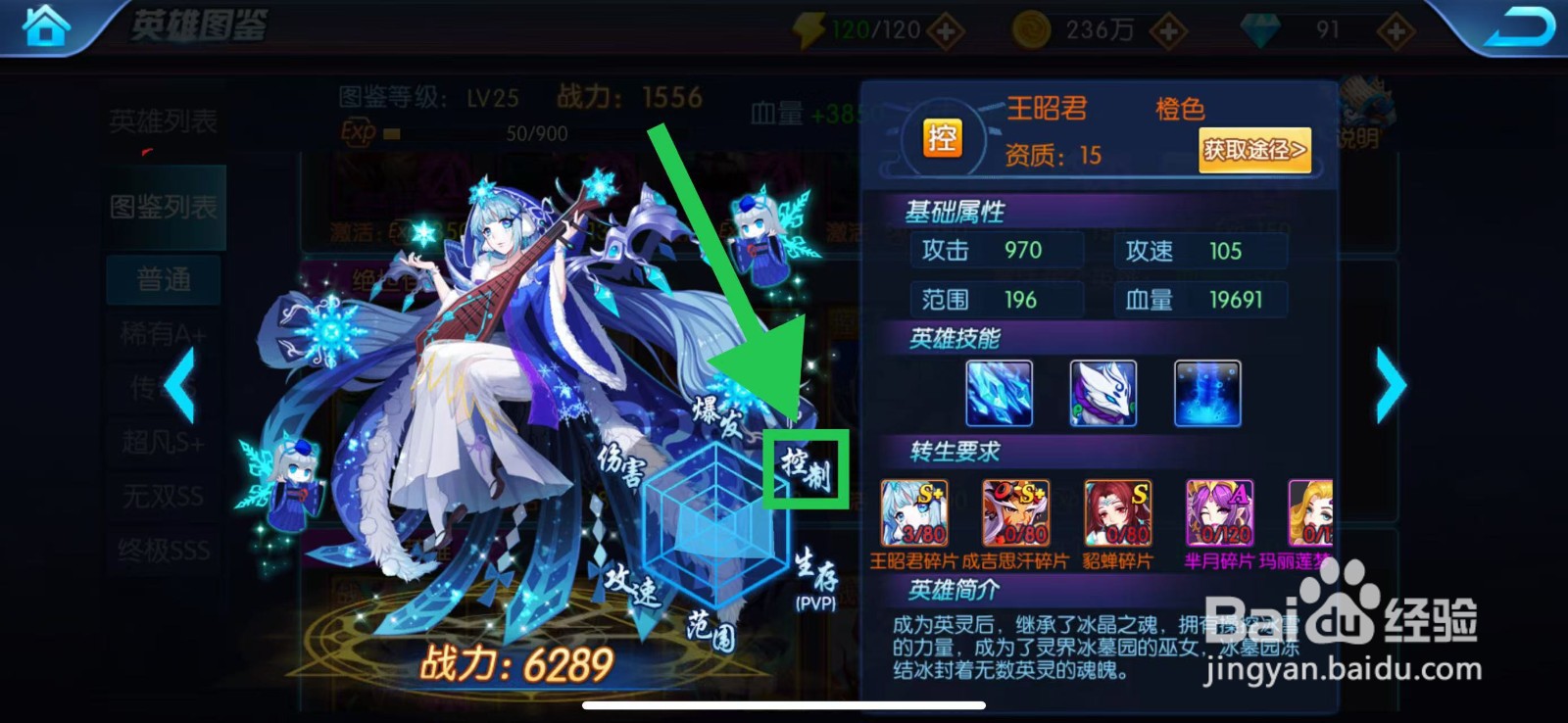The width and height of the screenshot is (1568, 723).
Task: Open the 图鉴列表 tab
Action: click(x=161, y=207)
